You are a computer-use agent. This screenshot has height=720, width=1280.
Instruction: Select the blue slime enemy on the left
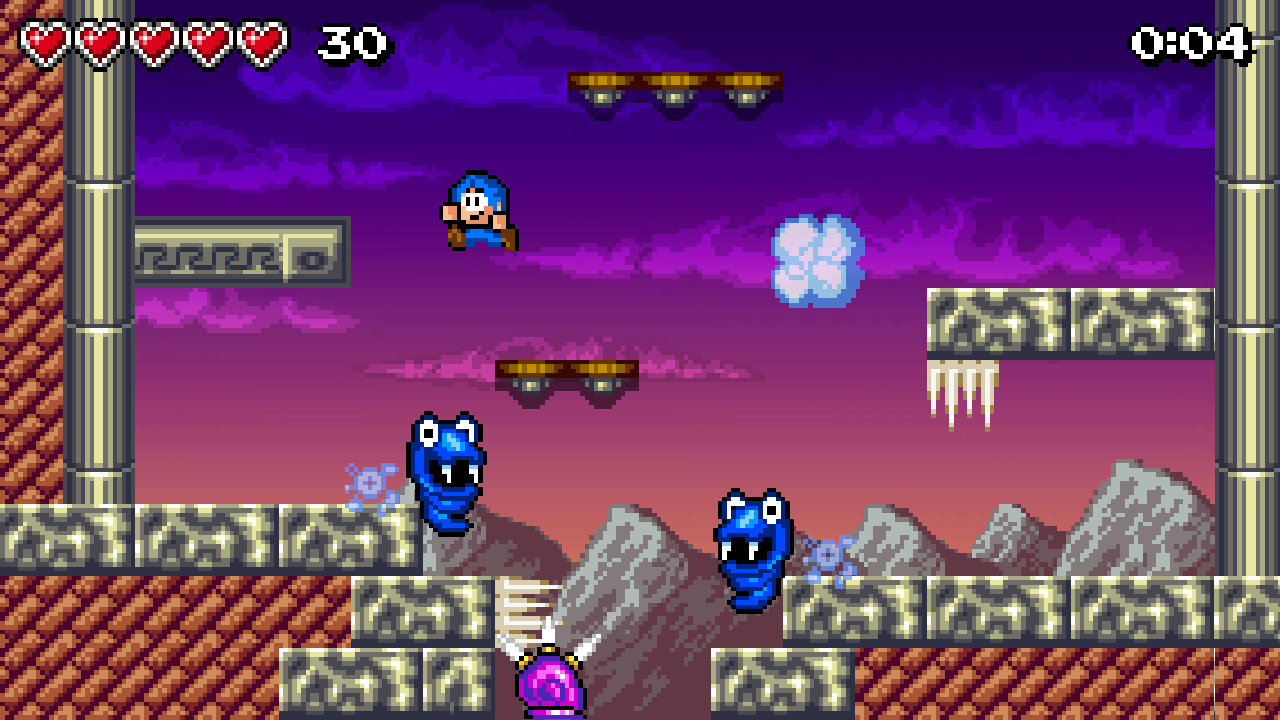click(448, 470)
